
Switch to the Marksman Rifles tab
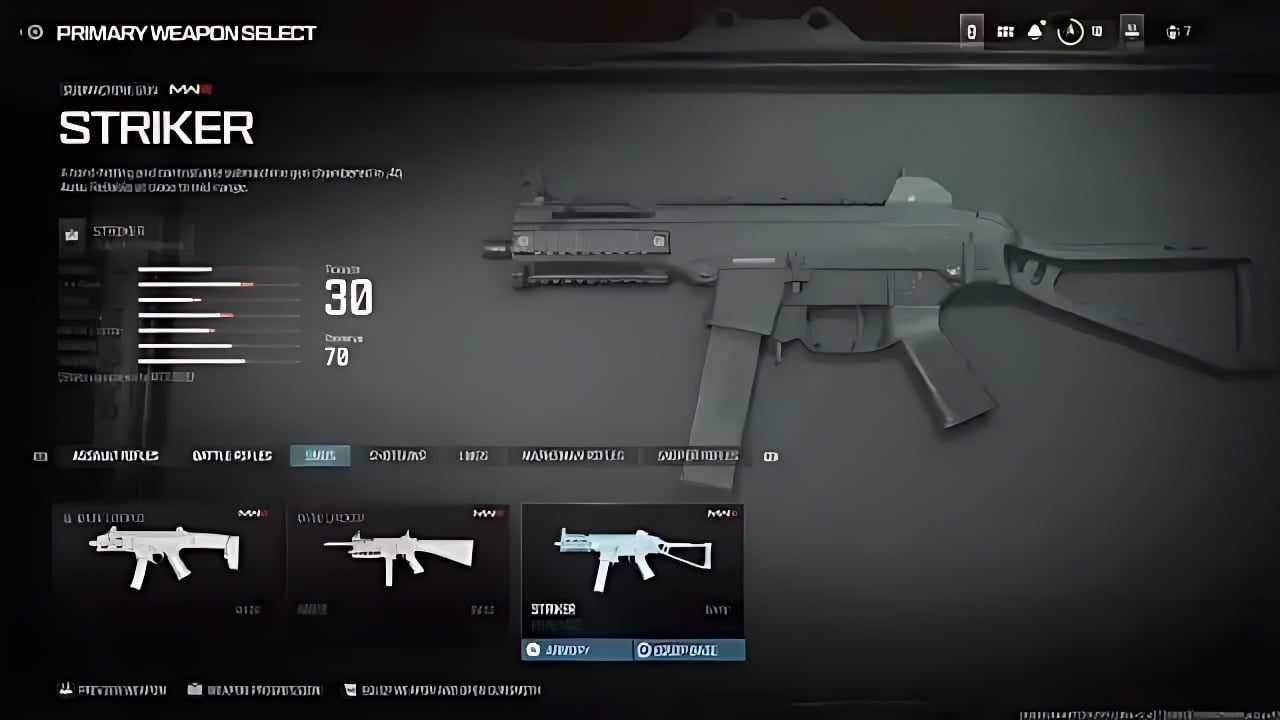click(x=572, y=456)
